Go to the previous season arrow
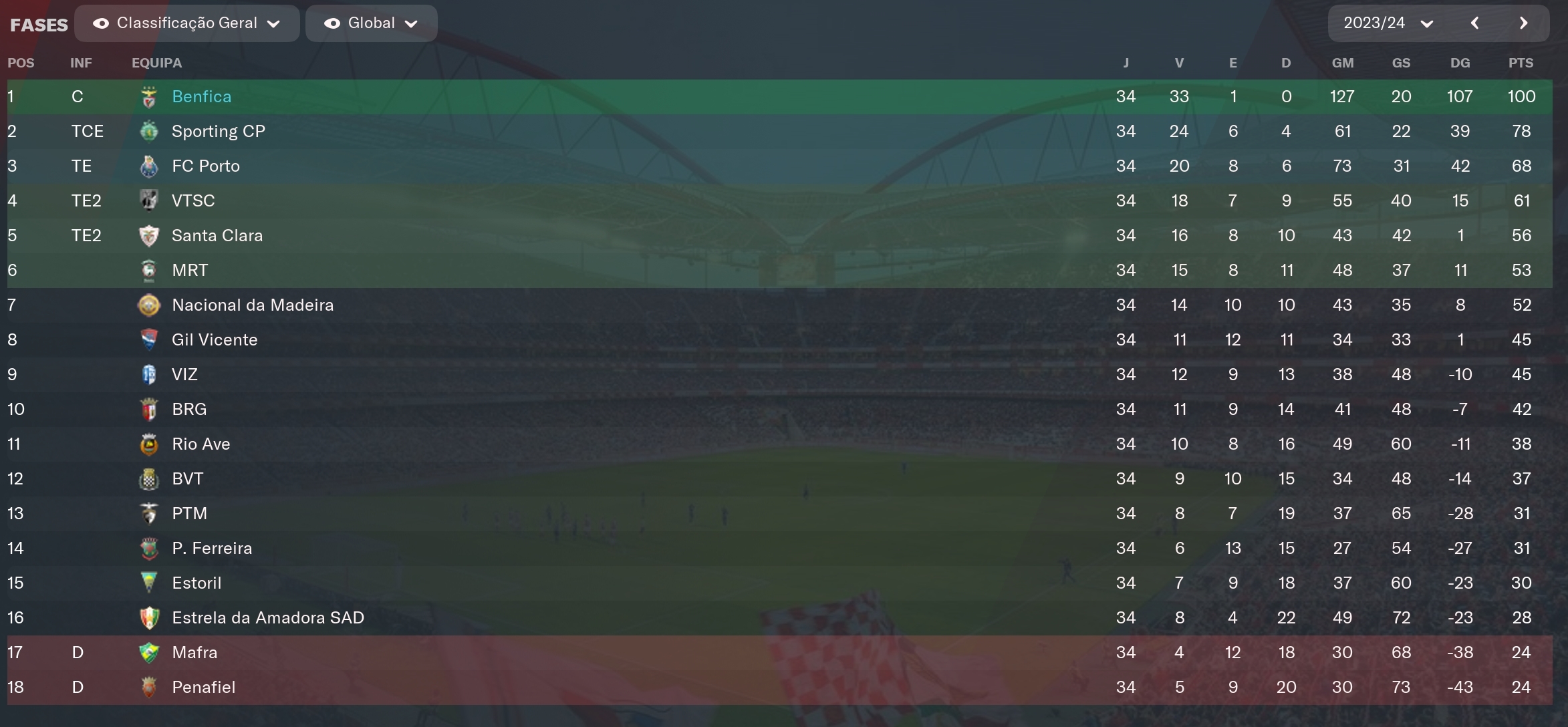This screenshot has width=1568, height=727. (x=1474, y=23)
